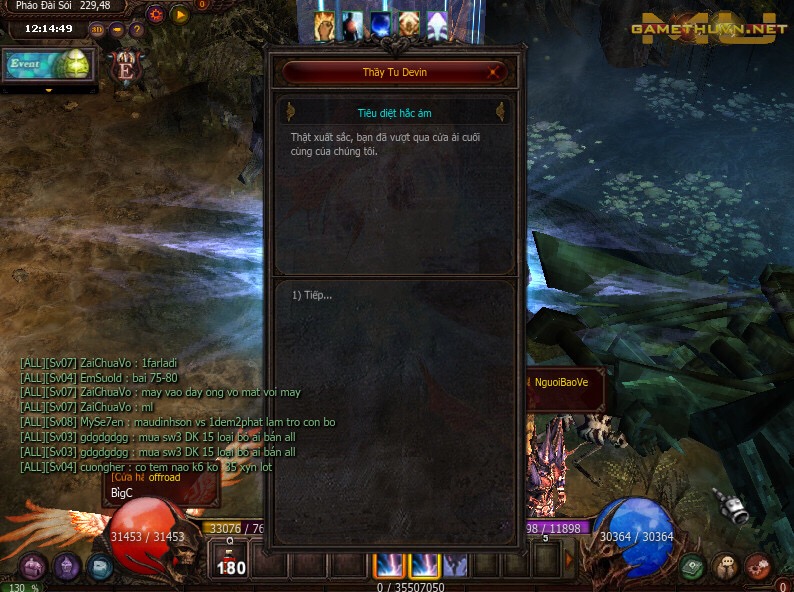
Task: Select the flaming fist buff icon
Action: pyautogui.click(x=325, y=26)
